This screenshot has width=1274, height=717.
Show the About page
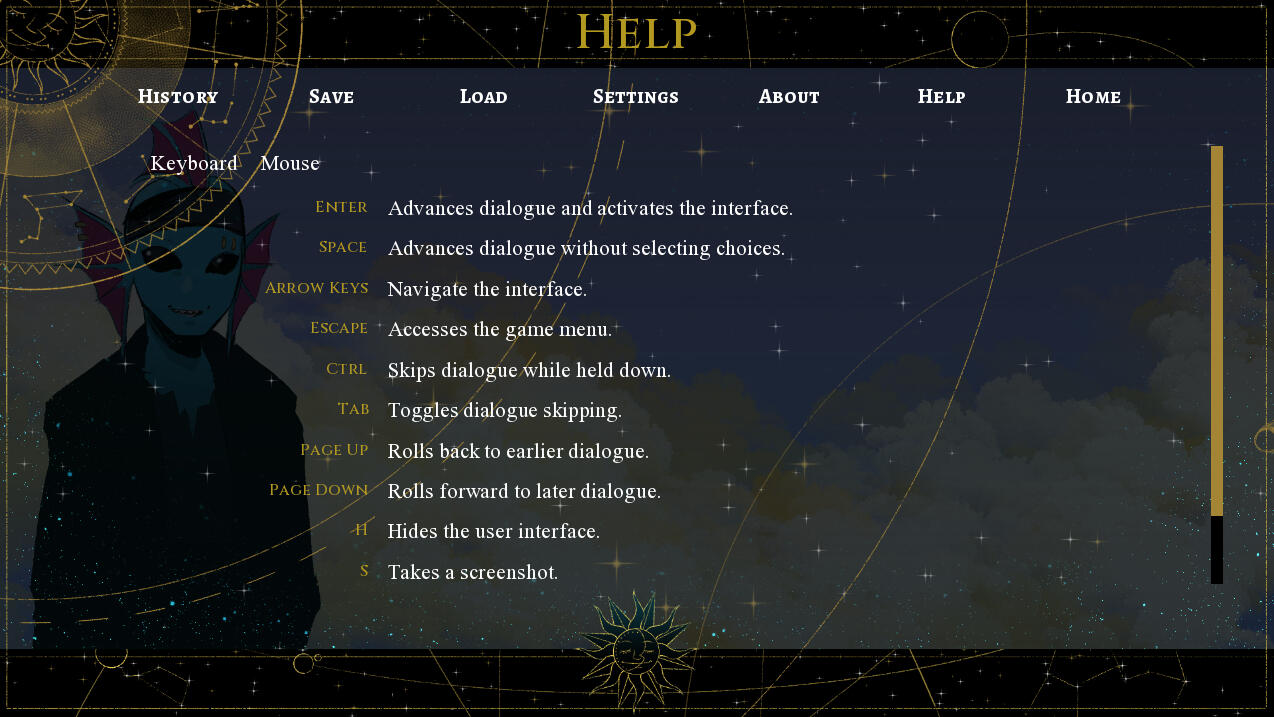coord(789,97)
